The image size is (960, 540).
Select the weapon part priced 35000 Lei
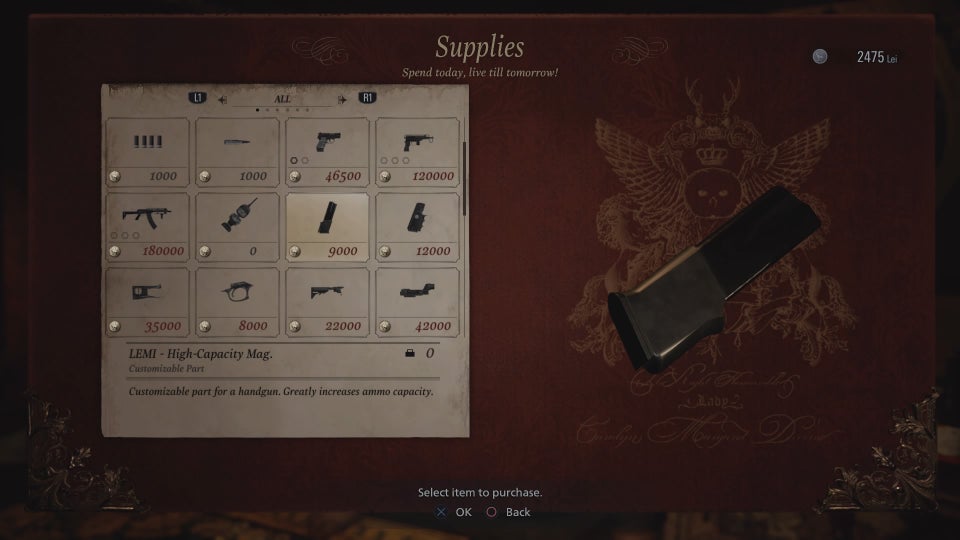147,301
